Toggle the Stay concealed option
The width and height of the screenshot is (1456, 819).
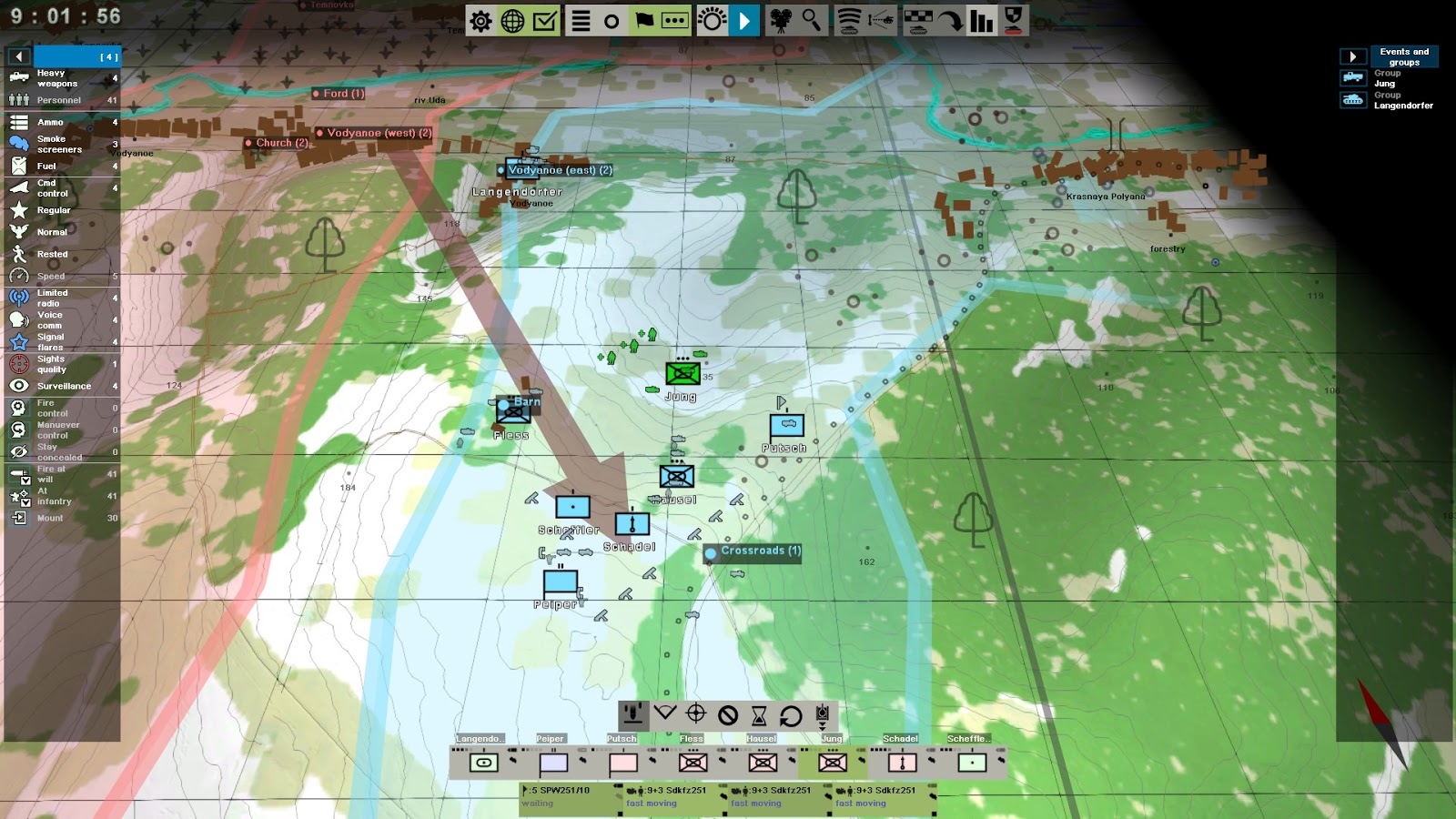coord(18,451)
